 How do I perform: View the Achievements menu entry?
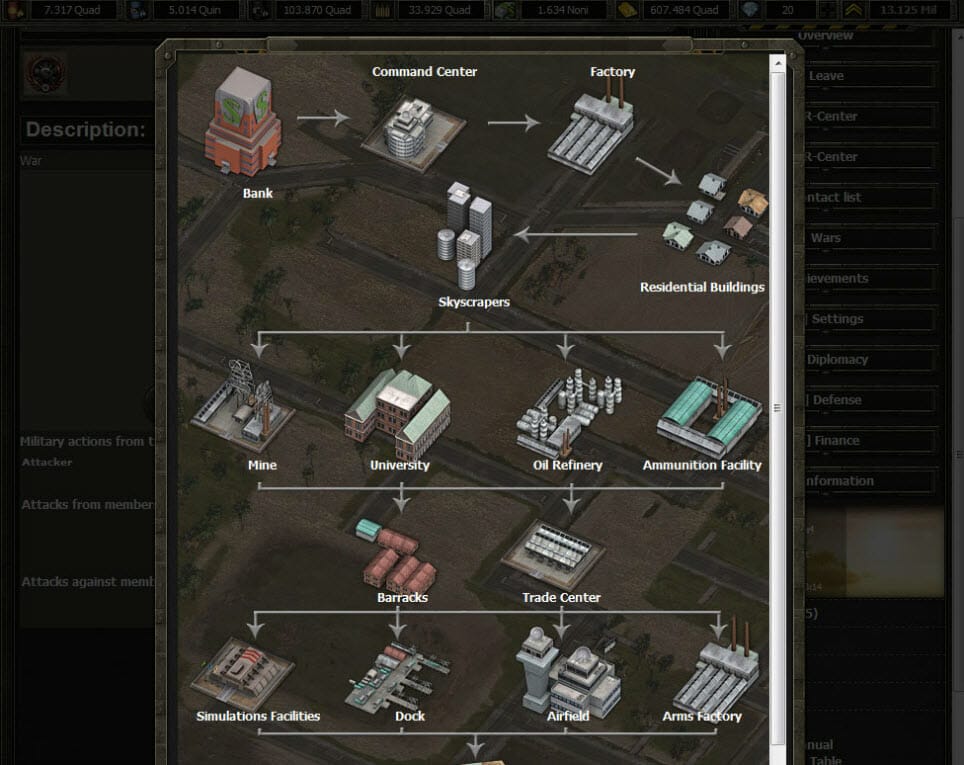point(866,278)
